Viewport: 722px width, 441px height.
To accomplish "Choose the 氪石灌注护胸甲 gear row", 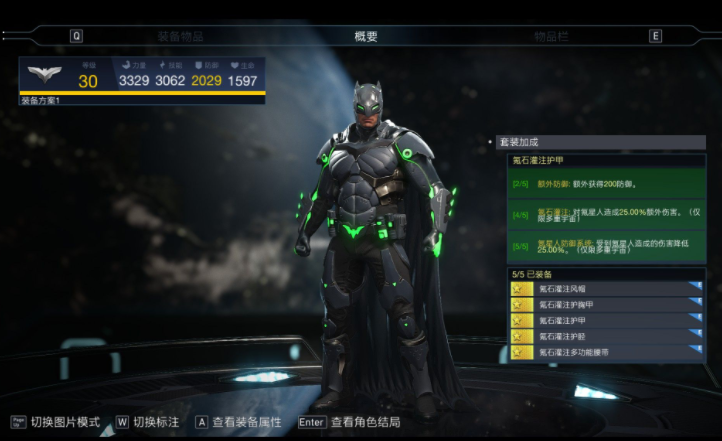I will coord(607,305).
